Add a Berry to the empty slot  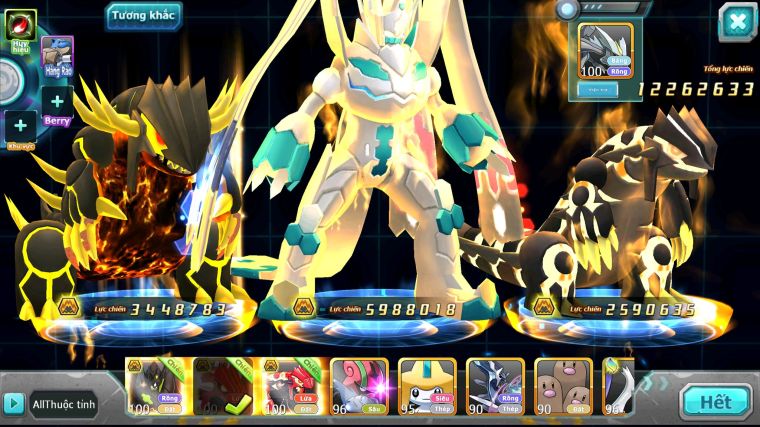(57, 101)
